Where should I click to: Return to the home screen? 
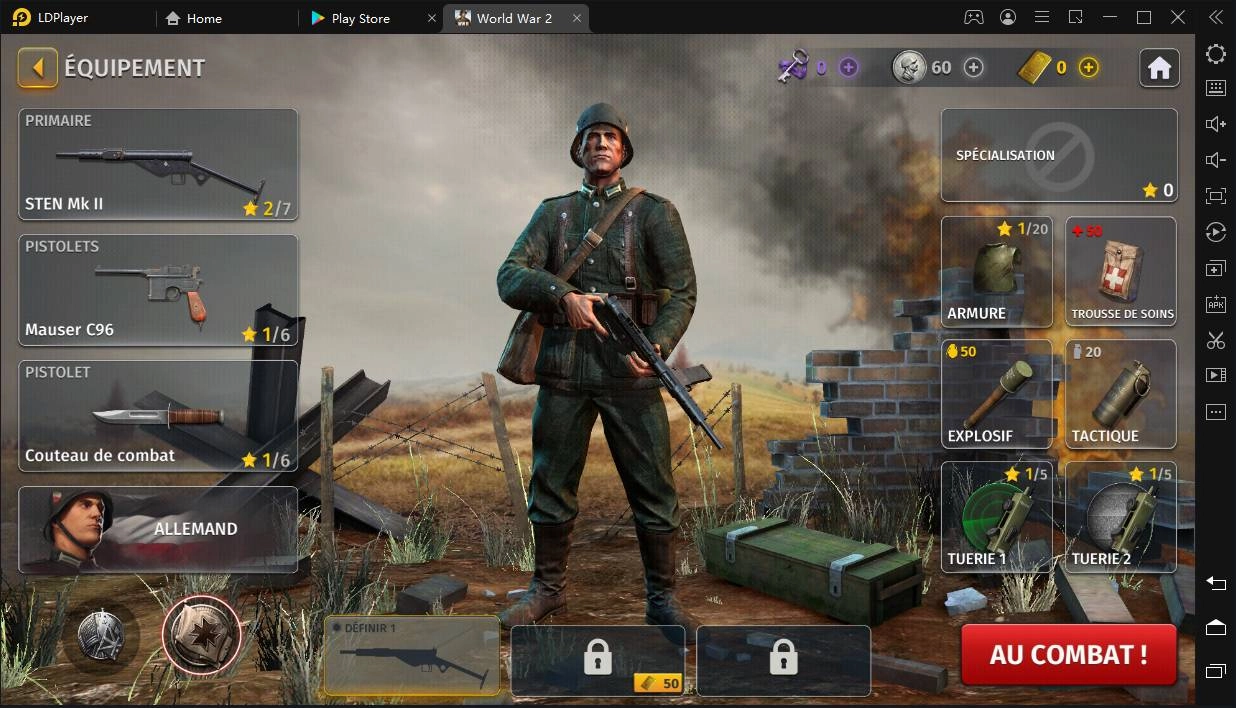[1159, 68]
